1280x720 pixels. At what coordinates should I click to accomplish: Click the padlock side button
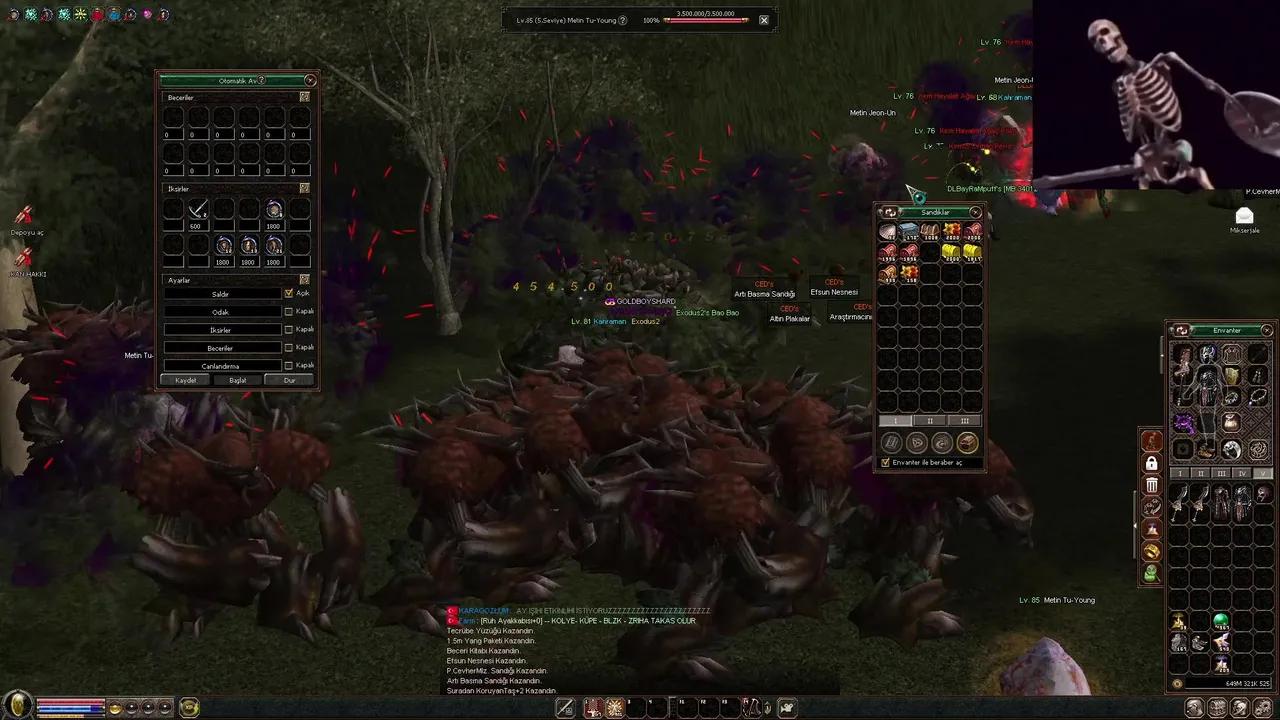point(1152,464)
